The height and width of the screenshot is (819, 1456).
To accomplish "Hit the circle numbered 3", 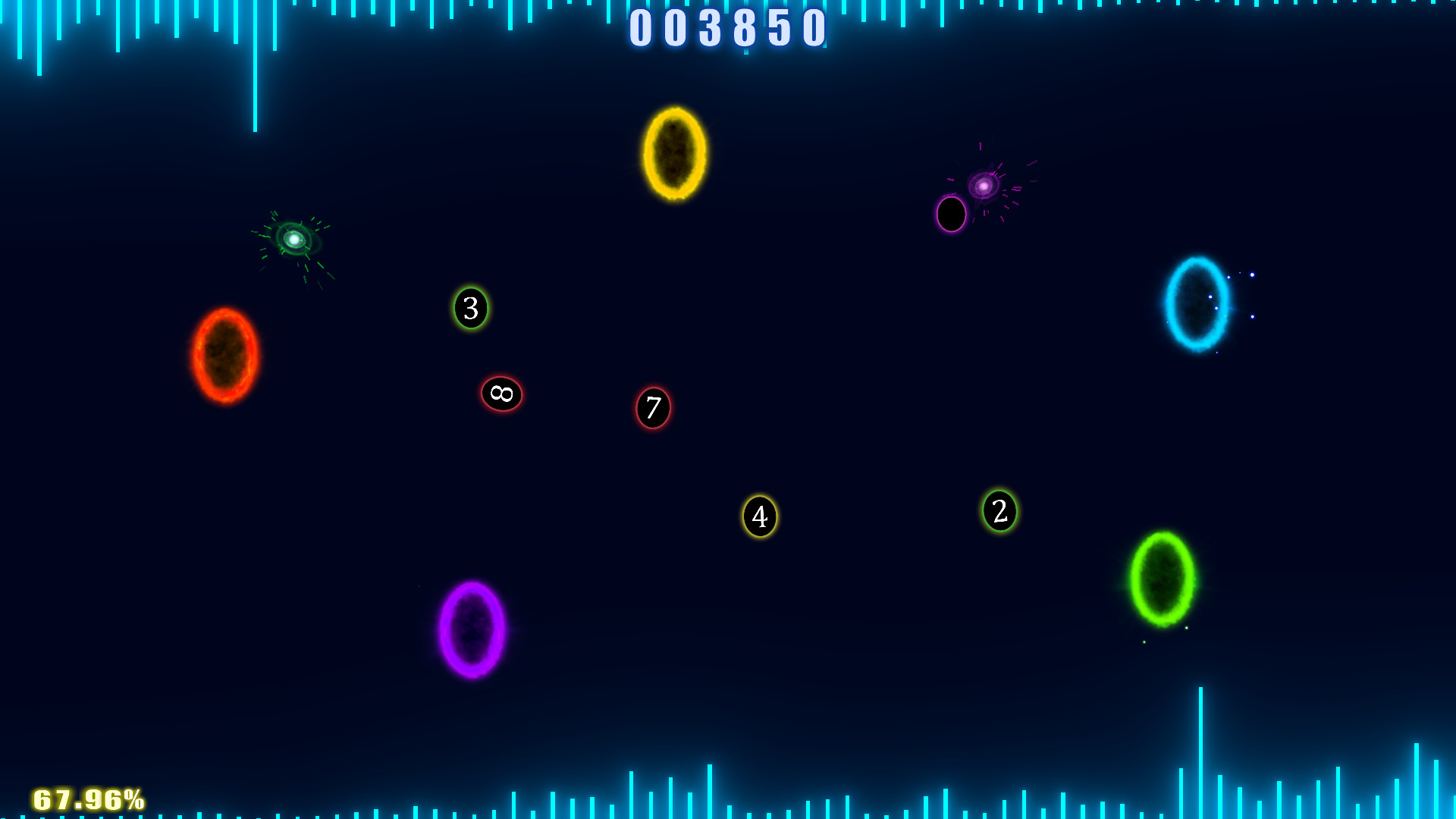I will coord(471,308).
